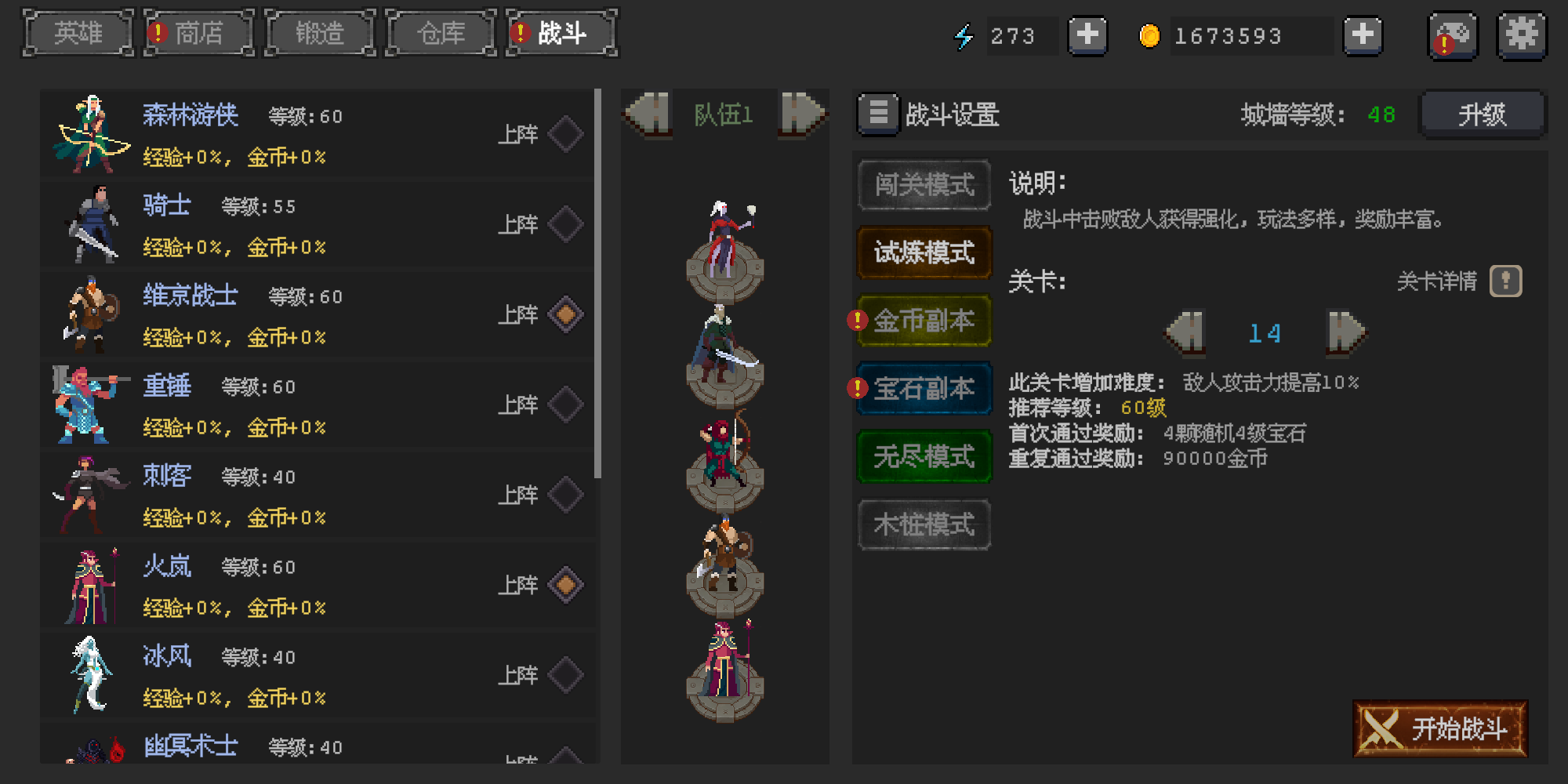Image resolution: width=1568 pixels, height=784 pixels.
Task: Toggle 上阵 for 森林游侠
Action: (567, 133)
